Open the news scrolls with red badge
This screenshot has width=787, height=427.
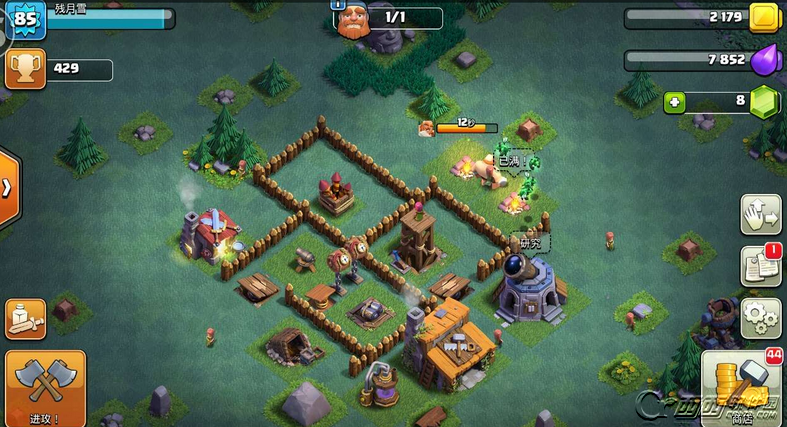point(759,265)
